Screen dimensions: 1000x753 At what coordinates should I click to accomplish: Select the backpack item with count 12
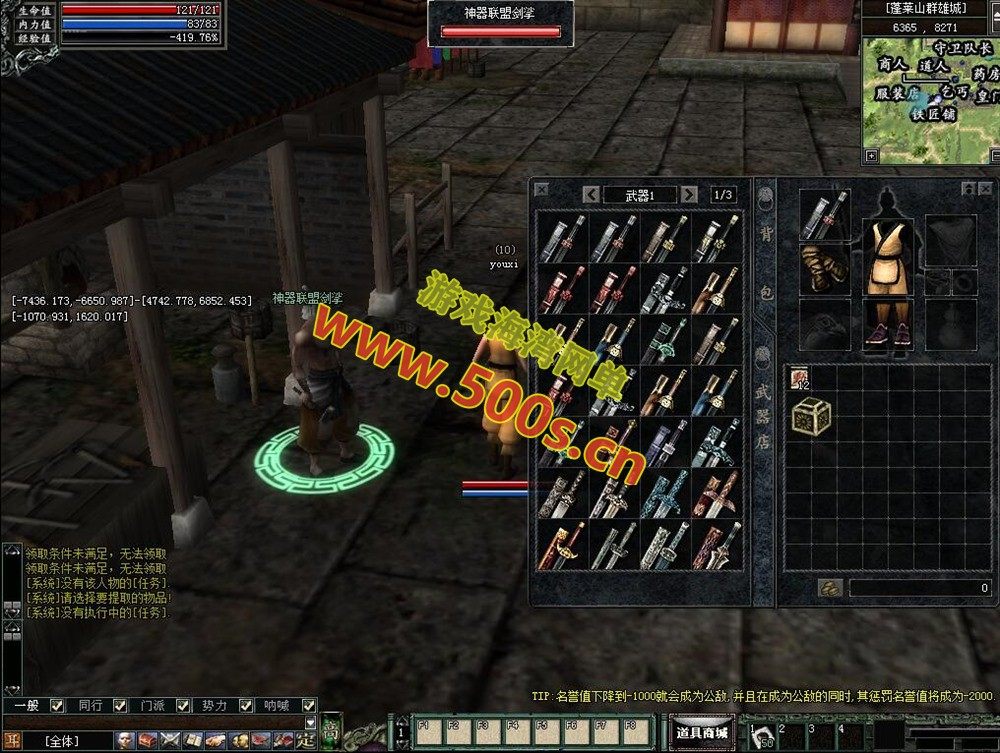[x=801, y=378]
